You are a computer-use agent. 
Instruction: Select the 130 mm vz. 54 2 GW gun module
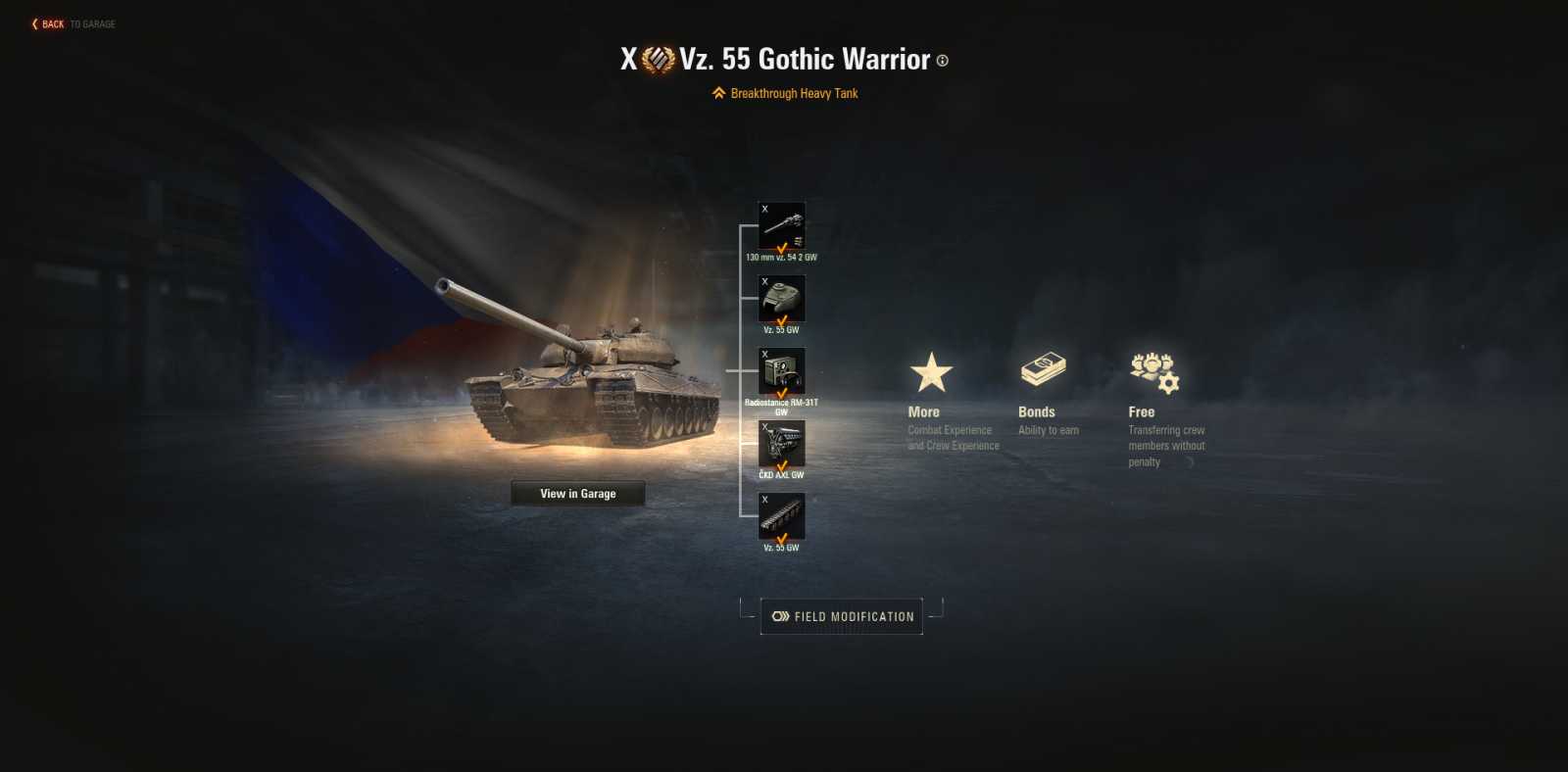[781, 223]
